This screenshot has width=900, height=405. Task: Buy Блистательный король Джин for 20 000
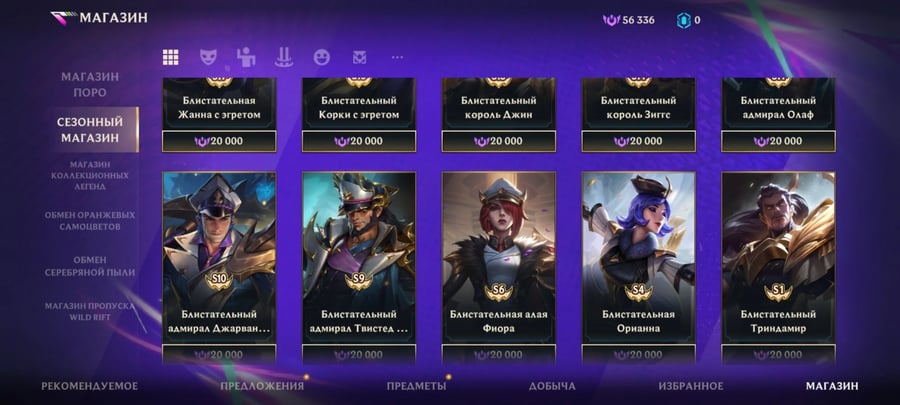pos(499,141)
